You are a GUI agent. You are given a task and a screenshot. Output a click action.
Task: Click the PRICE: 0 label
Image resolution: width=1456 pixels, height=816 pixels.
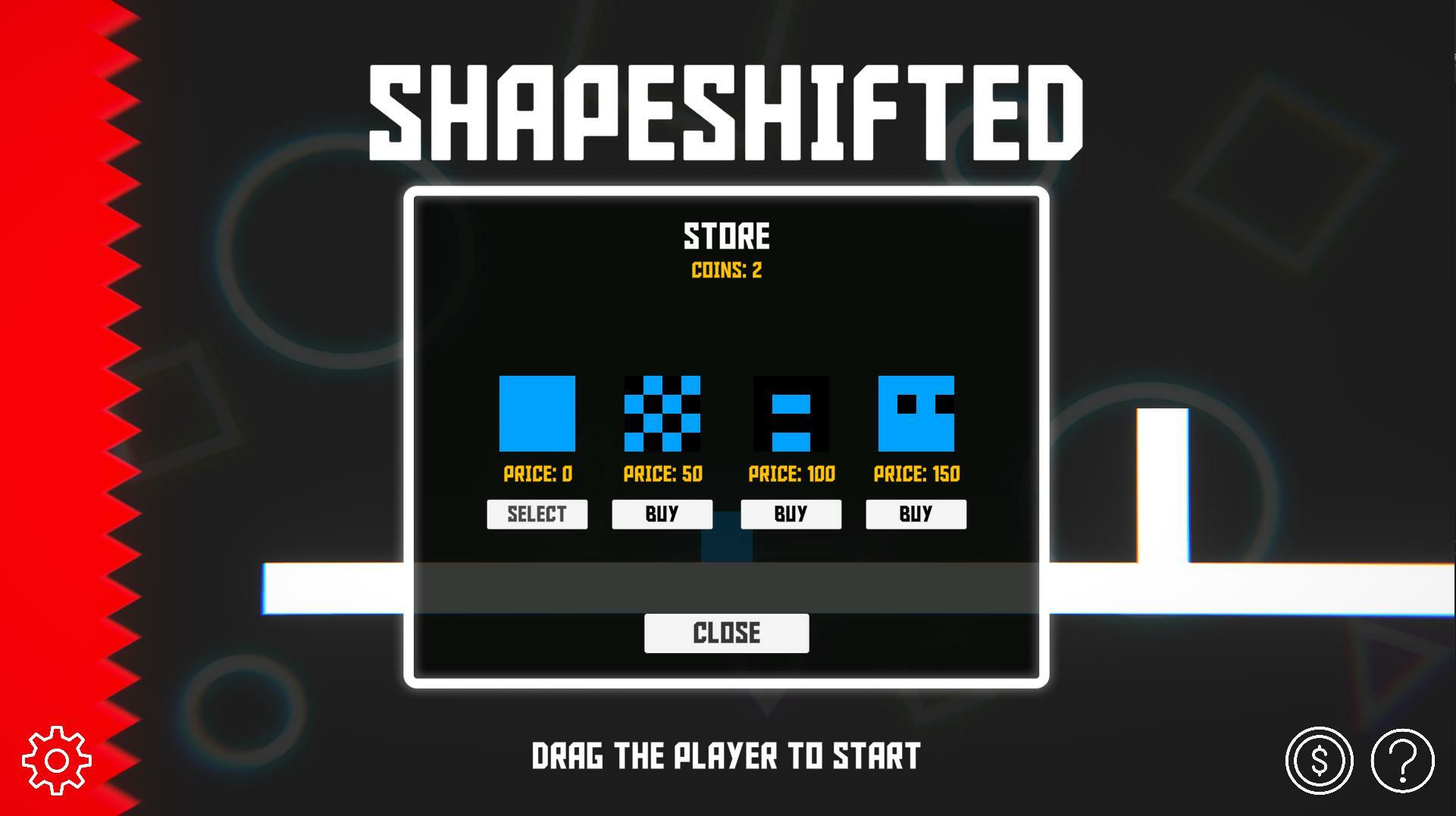pos(537,474)
